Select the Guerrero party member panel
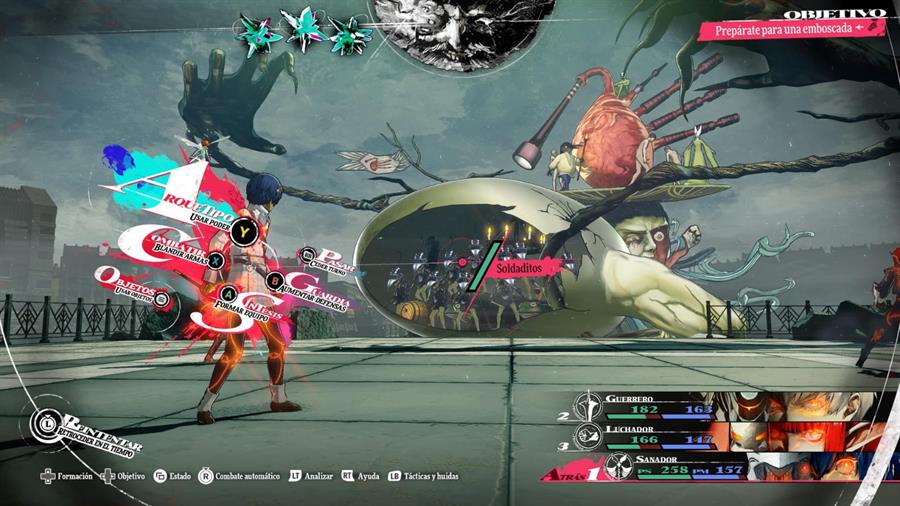 coord(740,406)
